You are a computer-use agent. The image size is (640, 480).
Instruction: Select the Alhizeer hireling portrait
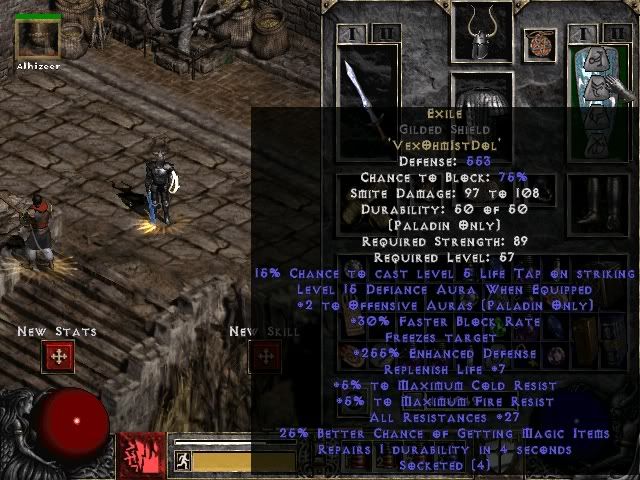[38, 38]
